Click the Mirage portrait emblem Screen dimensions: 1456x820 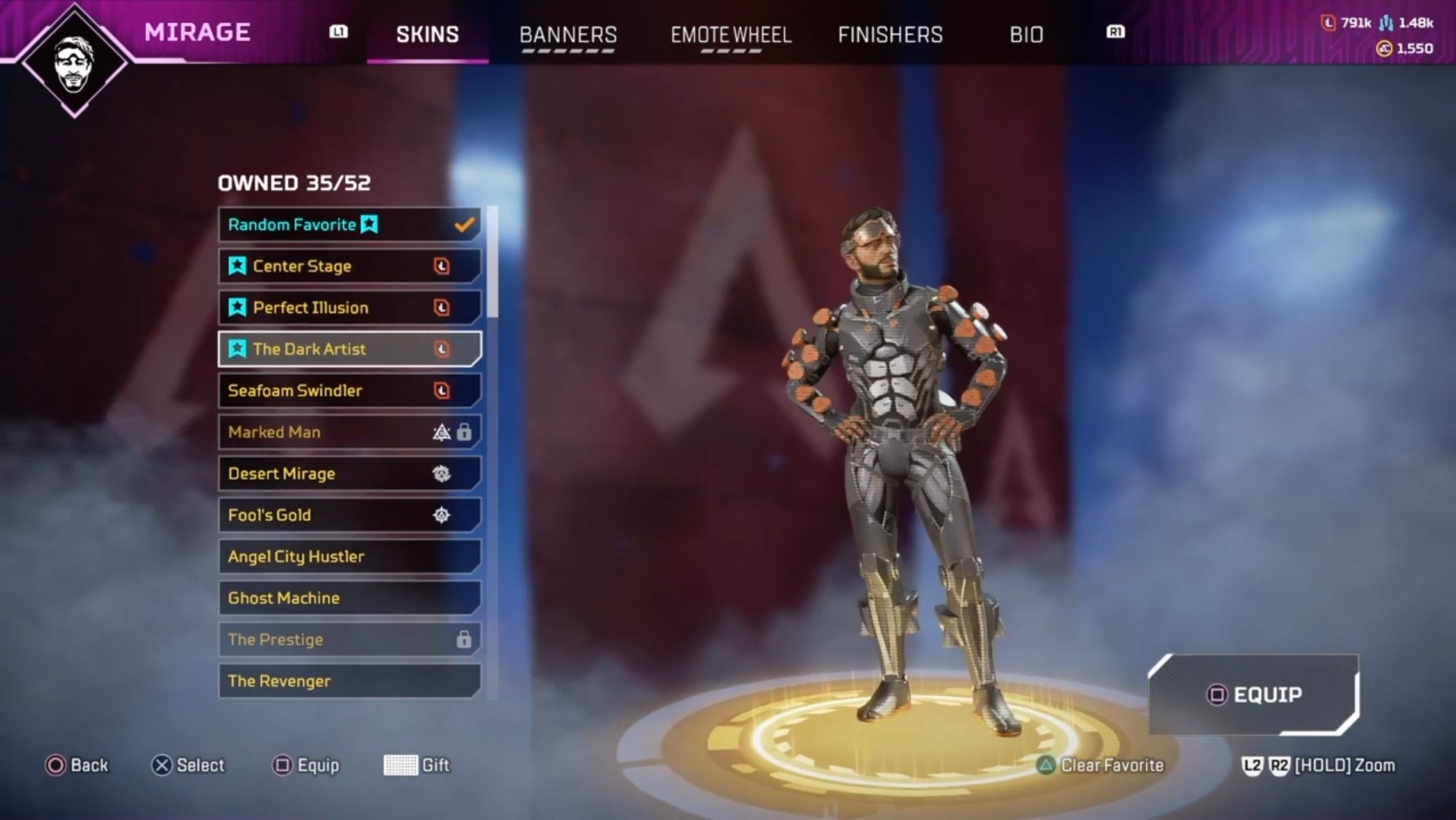coord(74,62)
